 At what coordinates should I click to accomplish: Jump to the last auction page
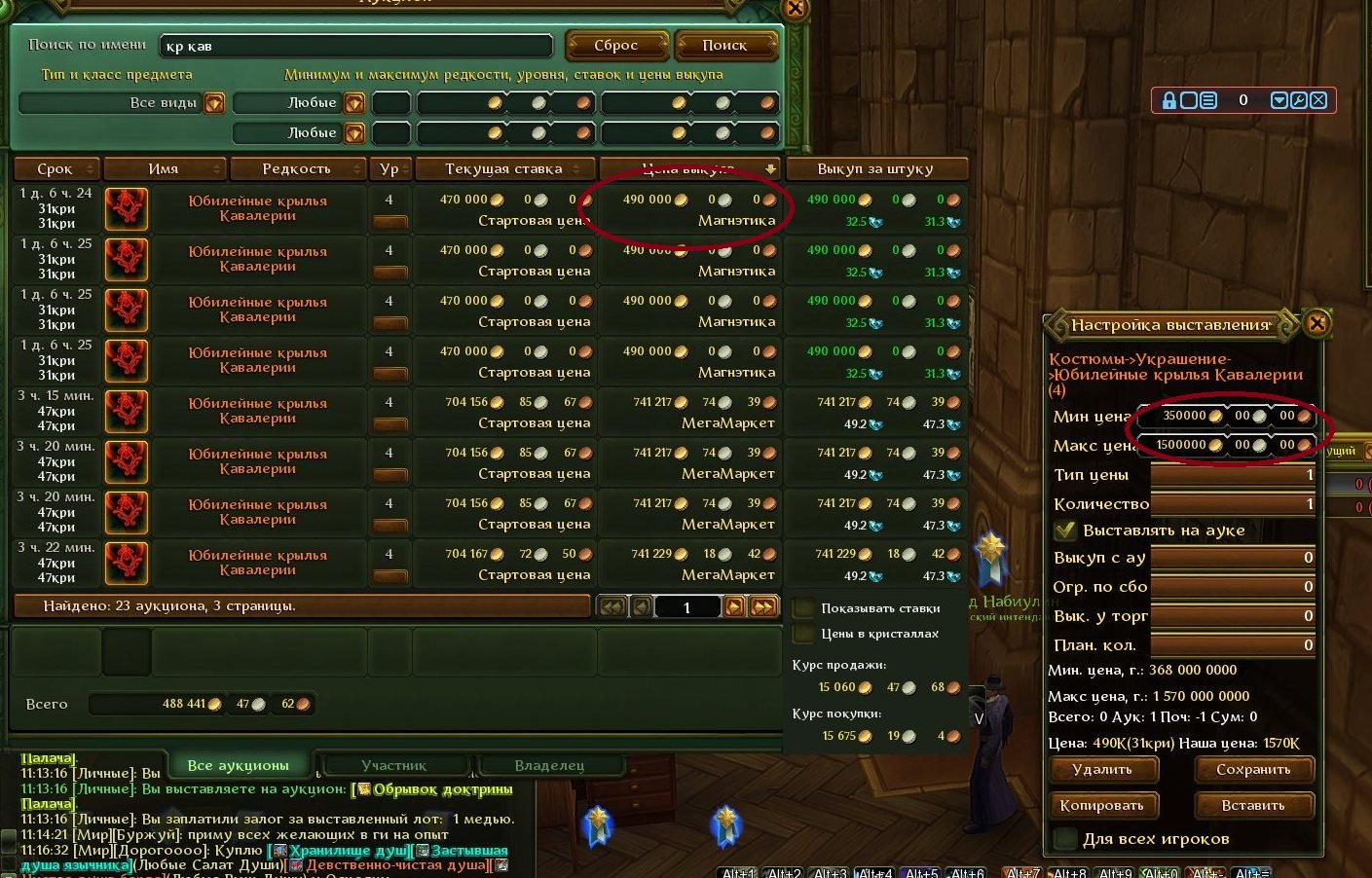pyautogui.click(x=764, y=607)
